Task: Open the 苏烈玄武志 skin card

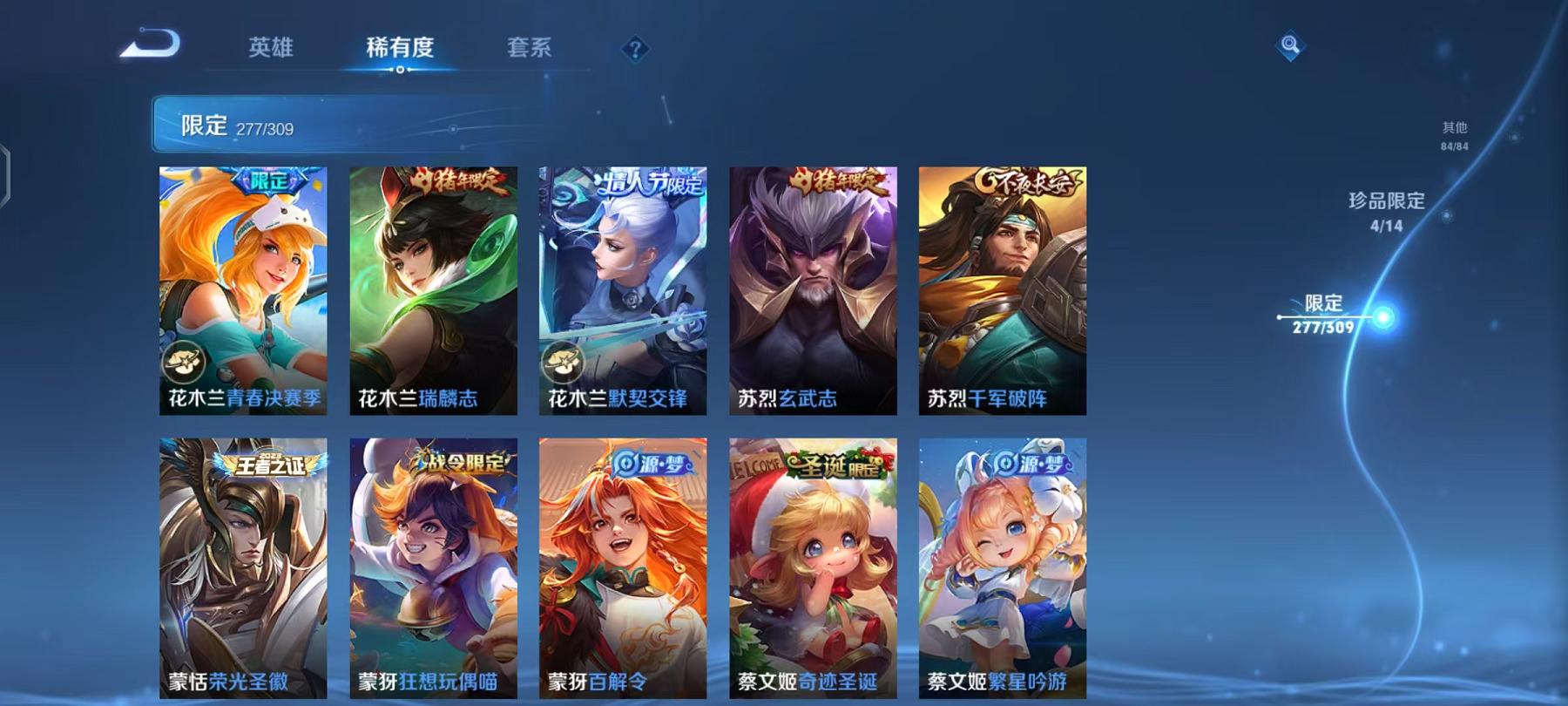Action: point(813,288)
